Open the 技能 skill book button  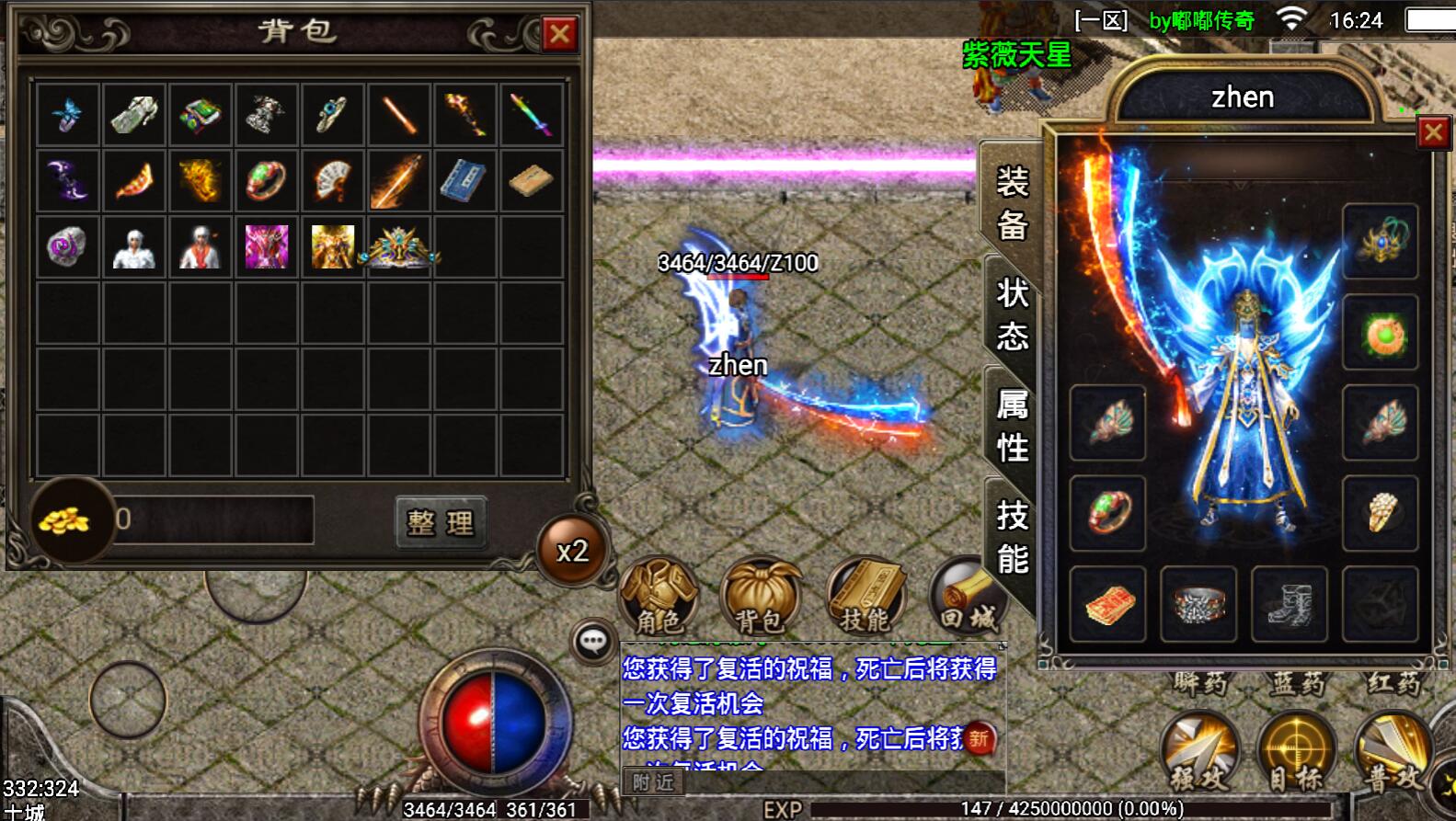(866, 596)
